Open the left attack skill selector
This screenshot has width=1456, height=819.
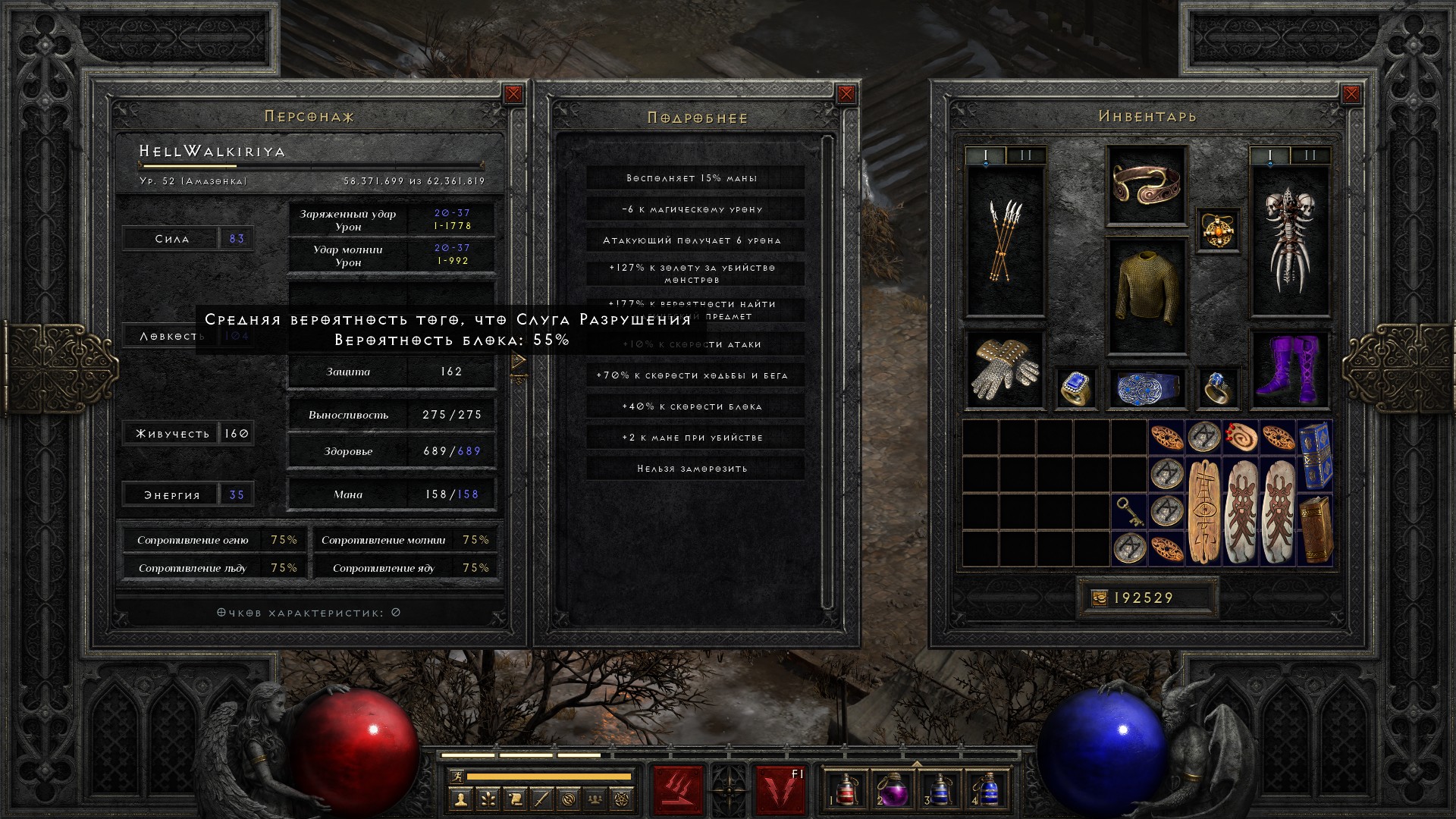pyautogui.click(x=678, y=789)
